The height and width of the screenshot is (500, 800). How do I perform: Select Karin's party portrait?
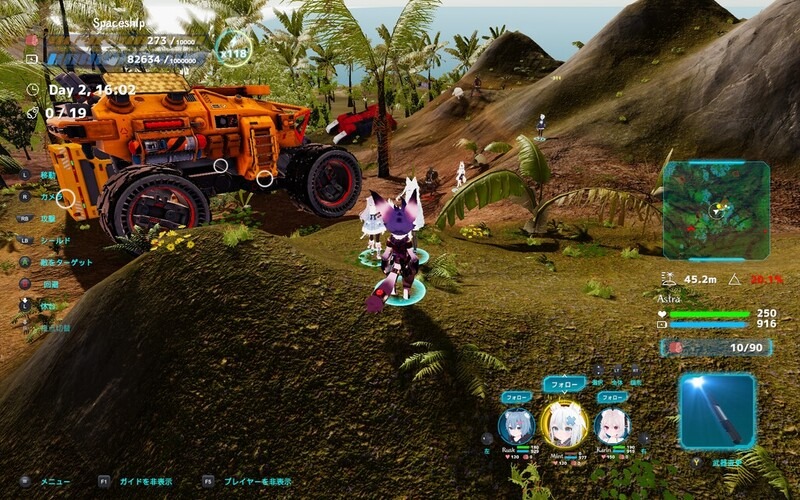pos(611,427)
